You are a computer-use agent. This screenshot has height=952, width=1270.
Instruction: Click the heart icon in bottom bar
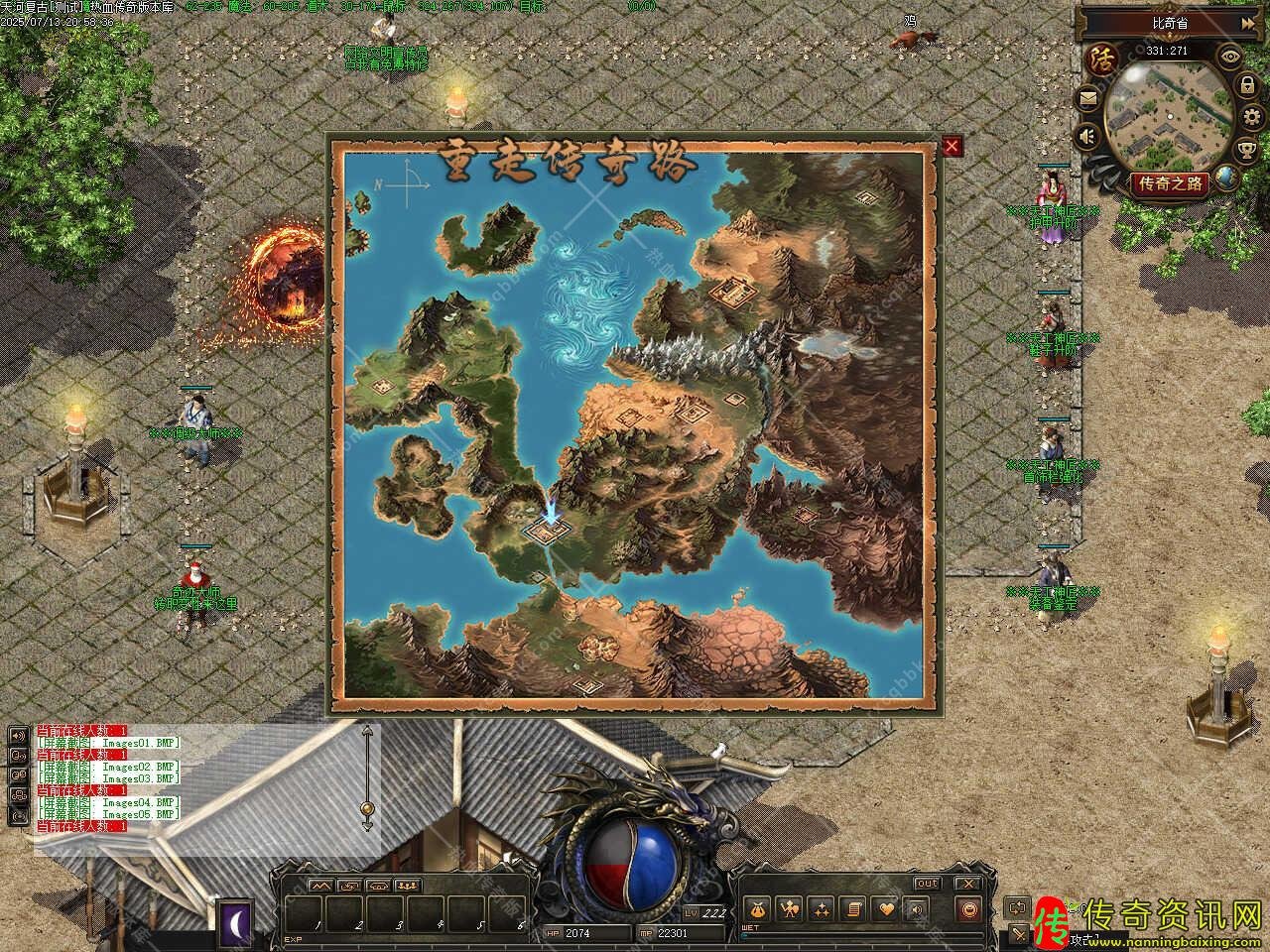click(x=886, y=908)
